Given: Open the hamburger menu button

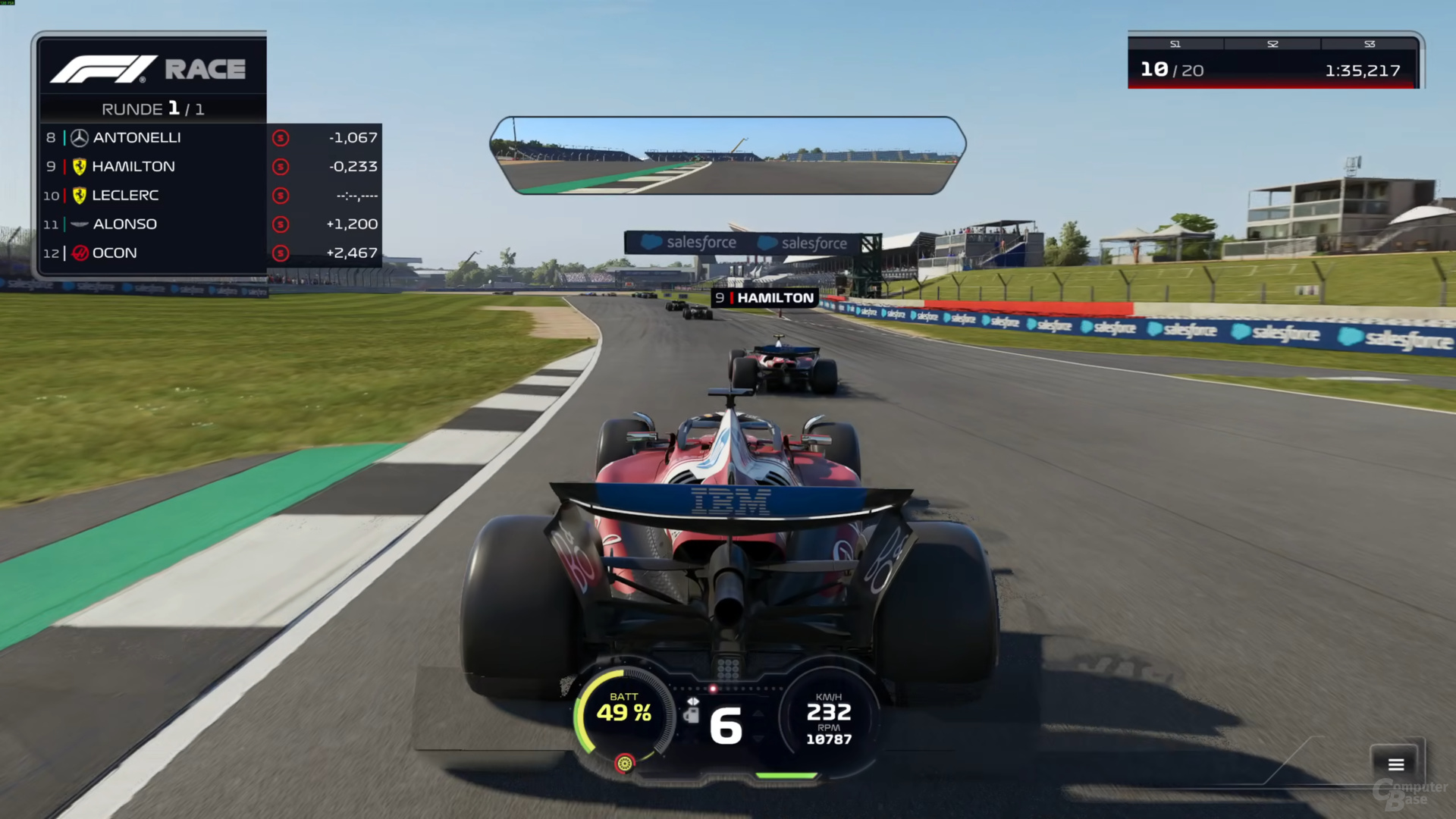Looking at the screenshot, I should [x=1396, y=764].
